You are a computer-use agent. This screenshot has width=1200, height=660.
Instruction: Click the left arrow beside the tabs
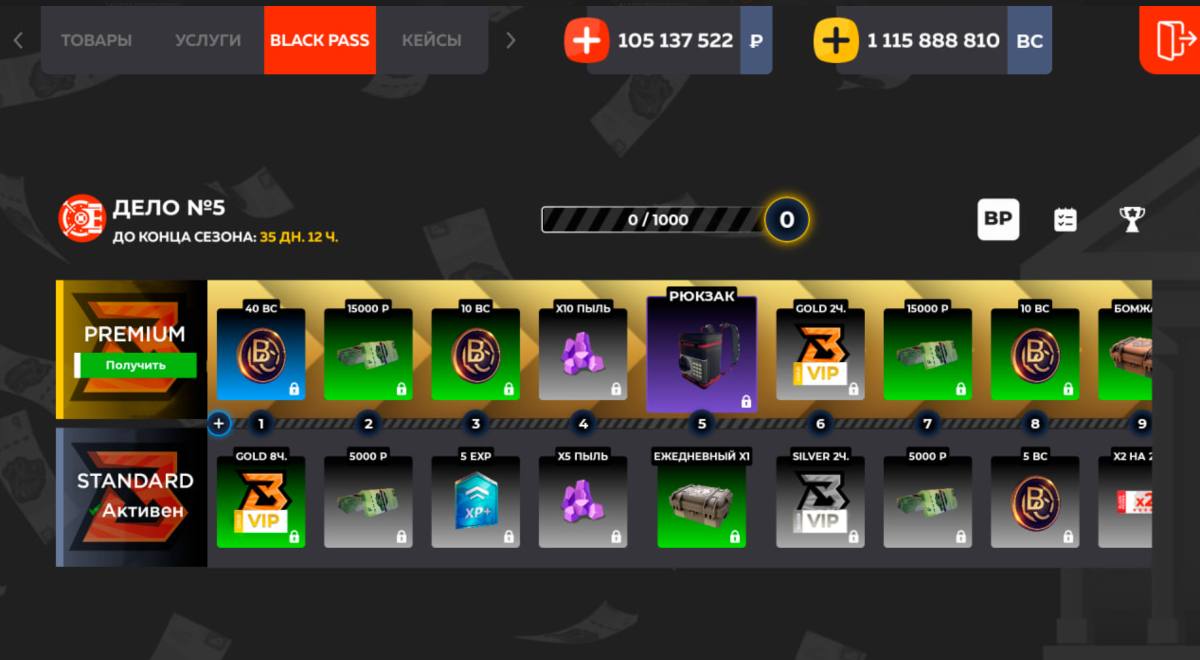tap(18, 41)
